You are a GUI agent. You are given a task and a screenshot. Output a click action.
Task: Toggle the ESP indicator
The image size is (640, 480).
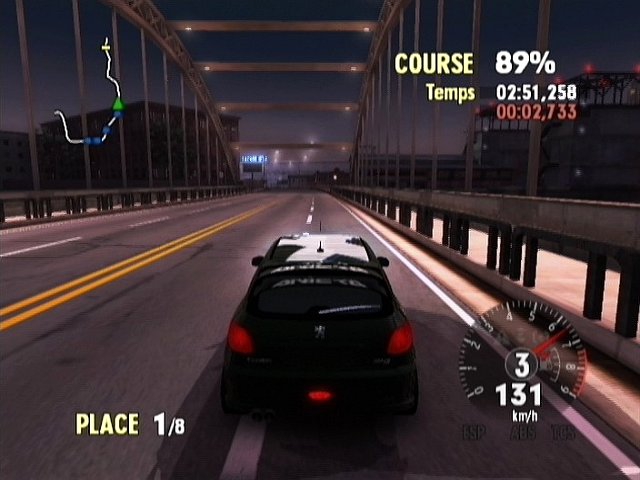(x=472, y=433)
